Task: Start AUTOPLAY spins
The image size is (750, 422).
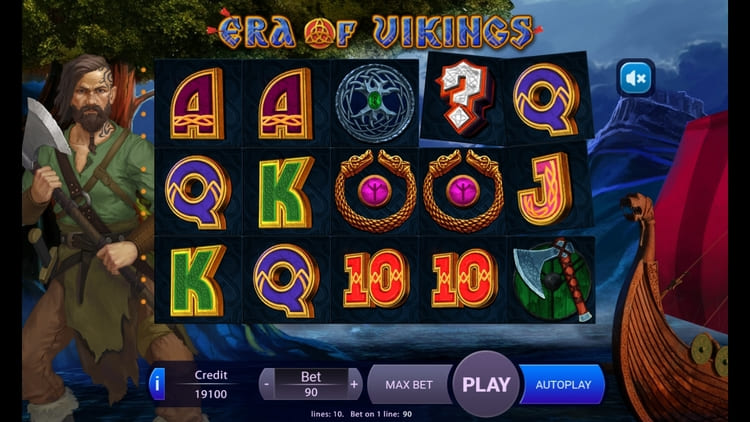Action: [563, 384]
